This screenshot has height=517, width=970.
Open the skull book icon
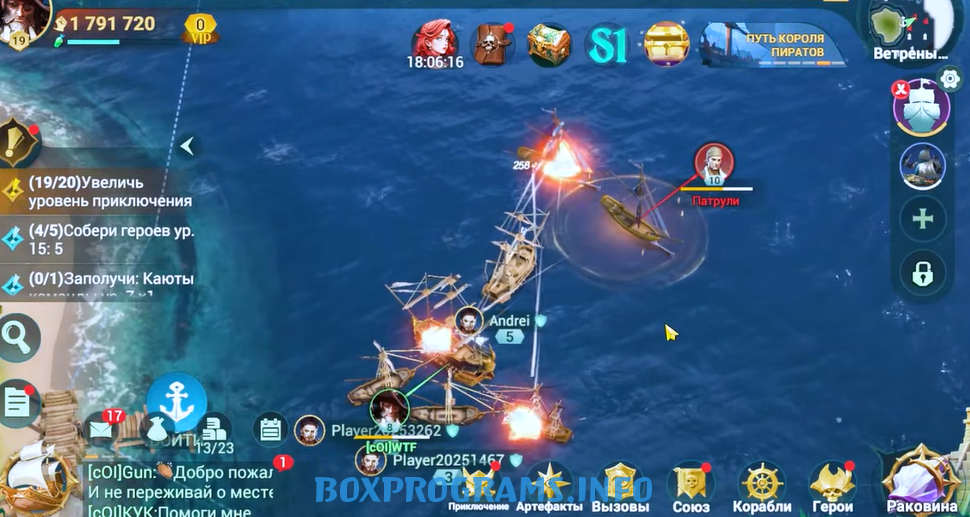tap(492, 44)
